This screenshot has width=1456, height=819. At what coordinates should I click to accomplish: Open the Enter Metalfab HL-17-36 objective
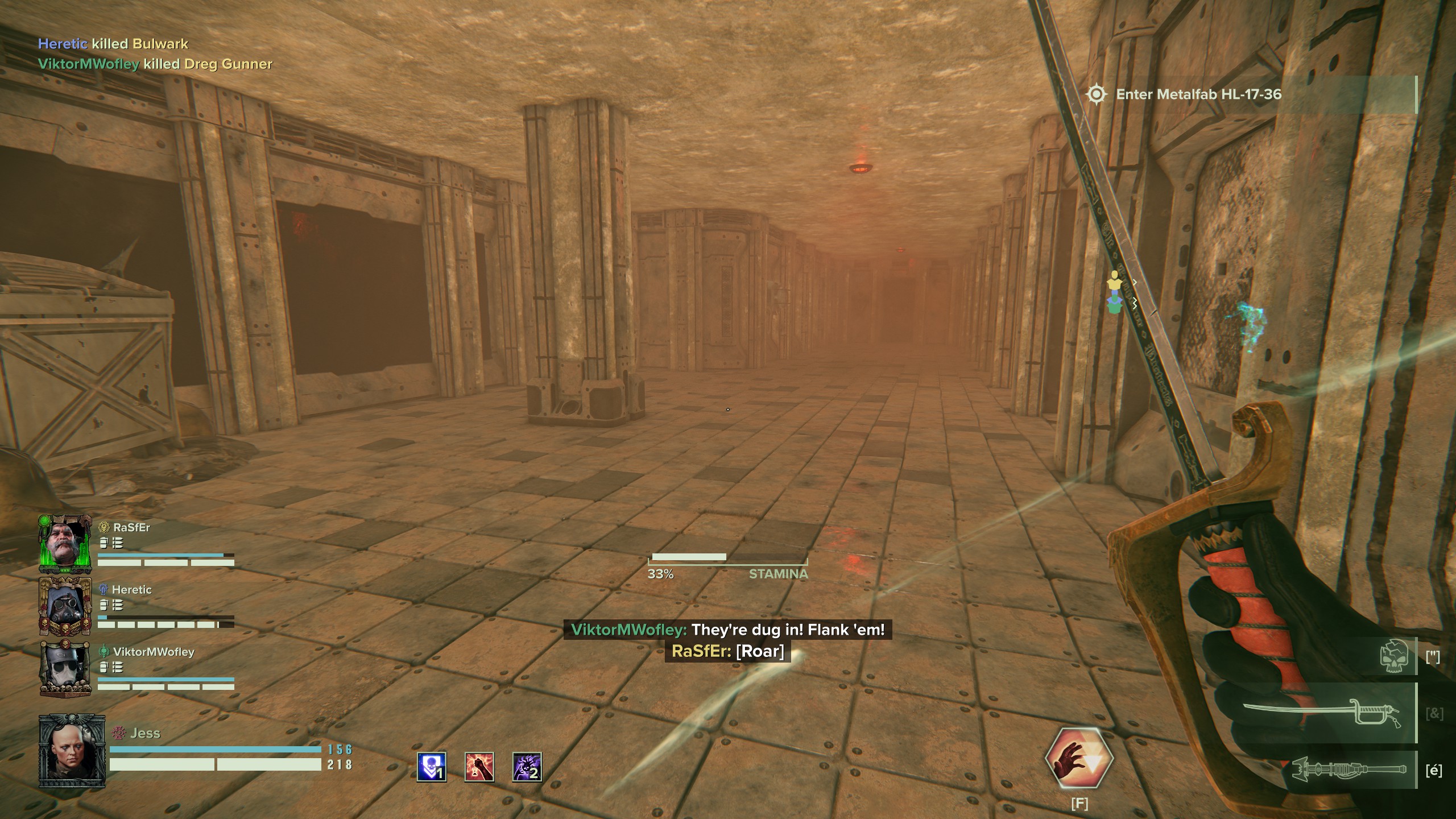click(1198, 94)
